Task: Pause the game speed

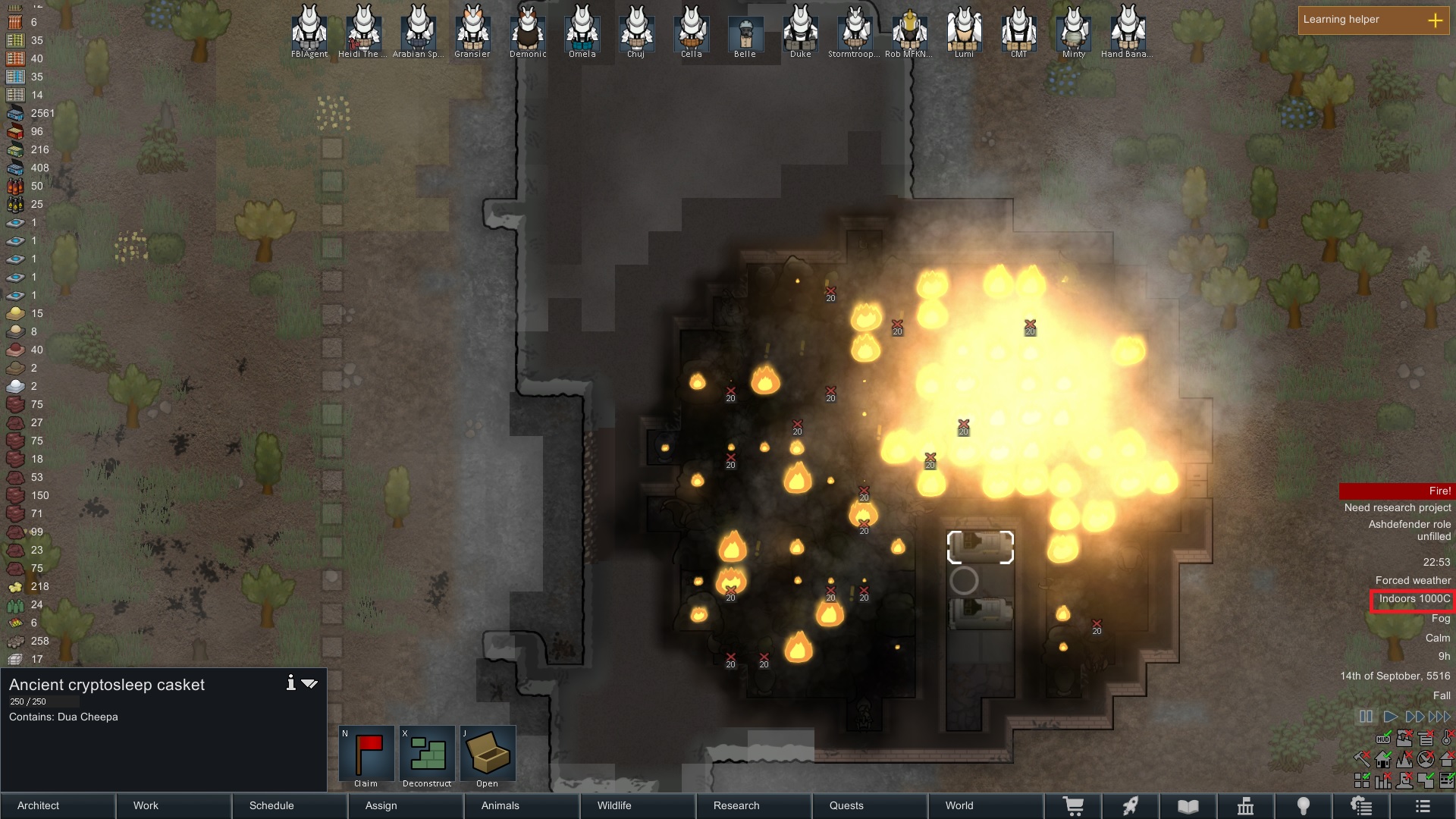Action: (x=1366, y=717)
